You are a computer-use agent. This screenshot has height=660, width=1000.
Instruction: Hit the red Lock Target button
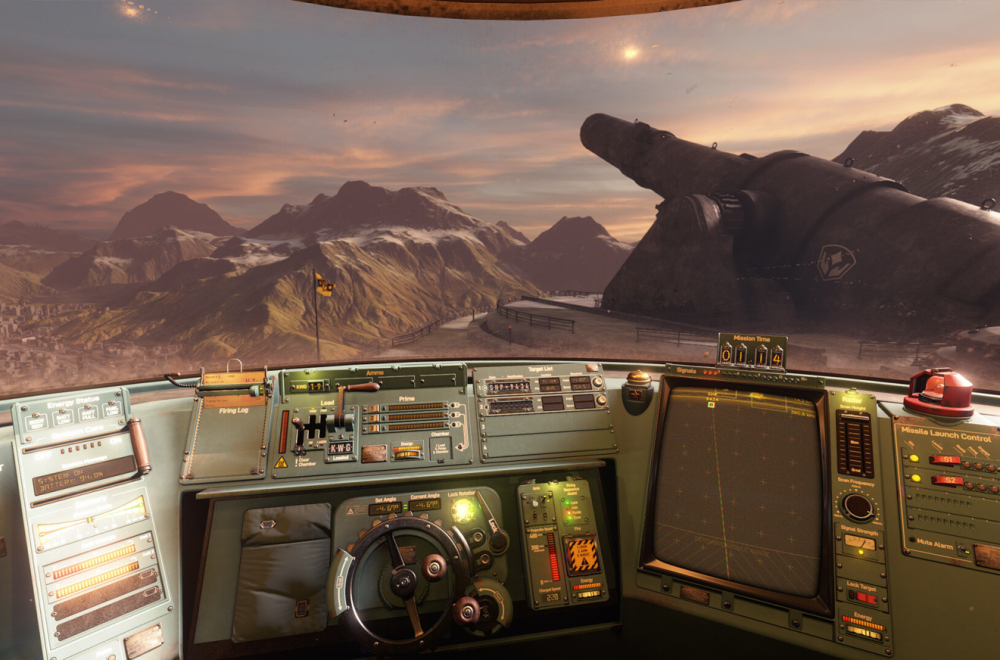click(x=861, y=597)
